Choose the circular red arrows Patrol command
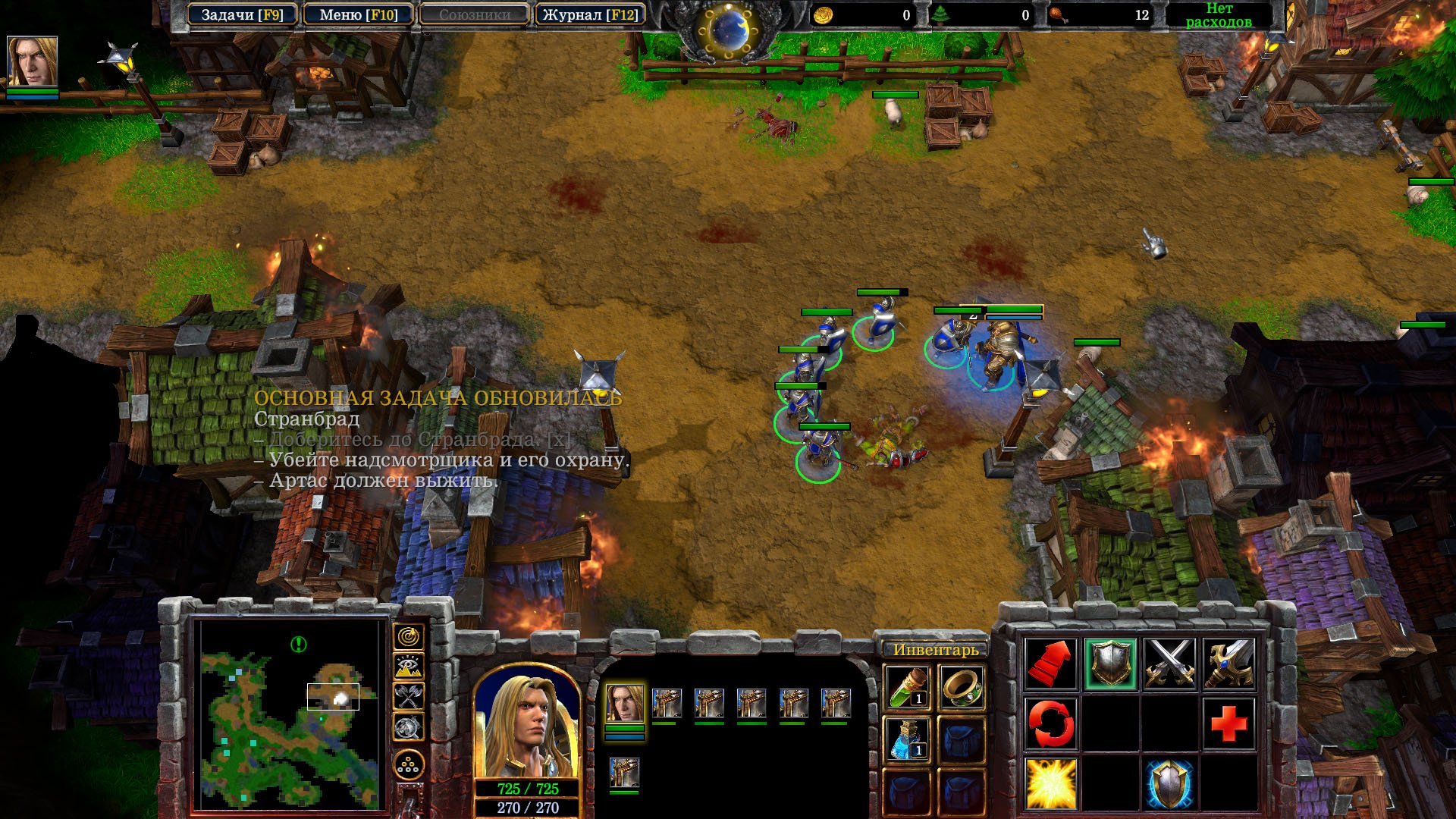The image size is (1456, 819). click(1051, 723)
